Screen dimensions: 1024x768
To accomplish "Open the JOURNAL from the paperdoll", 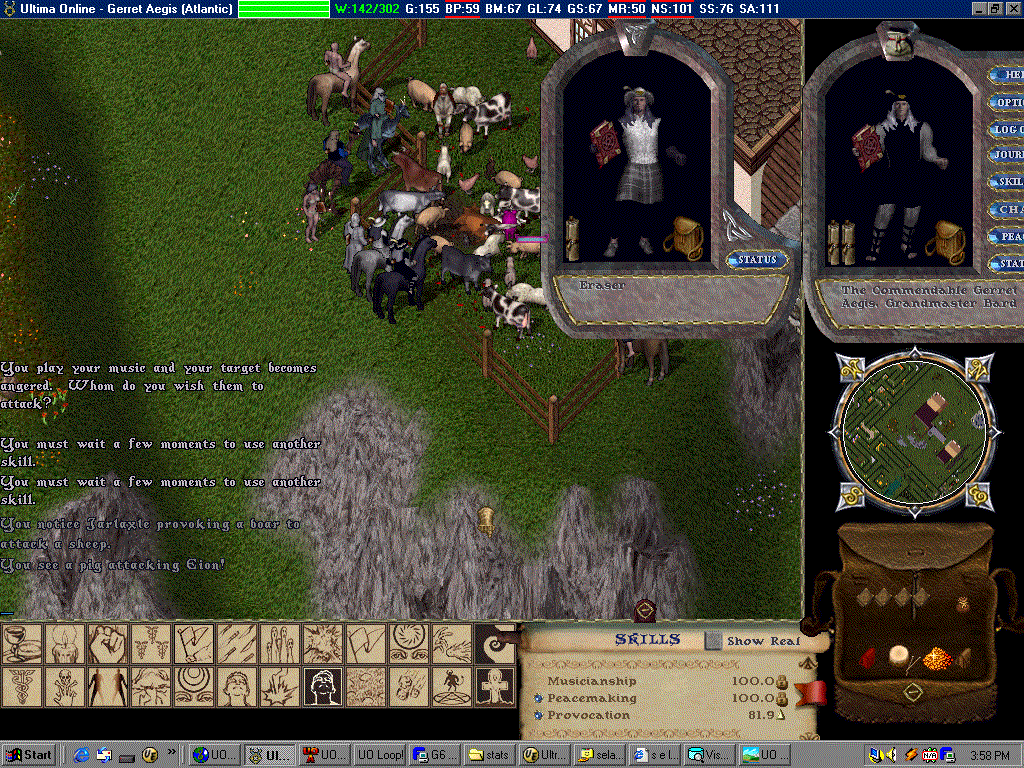I will point(1007,155).
